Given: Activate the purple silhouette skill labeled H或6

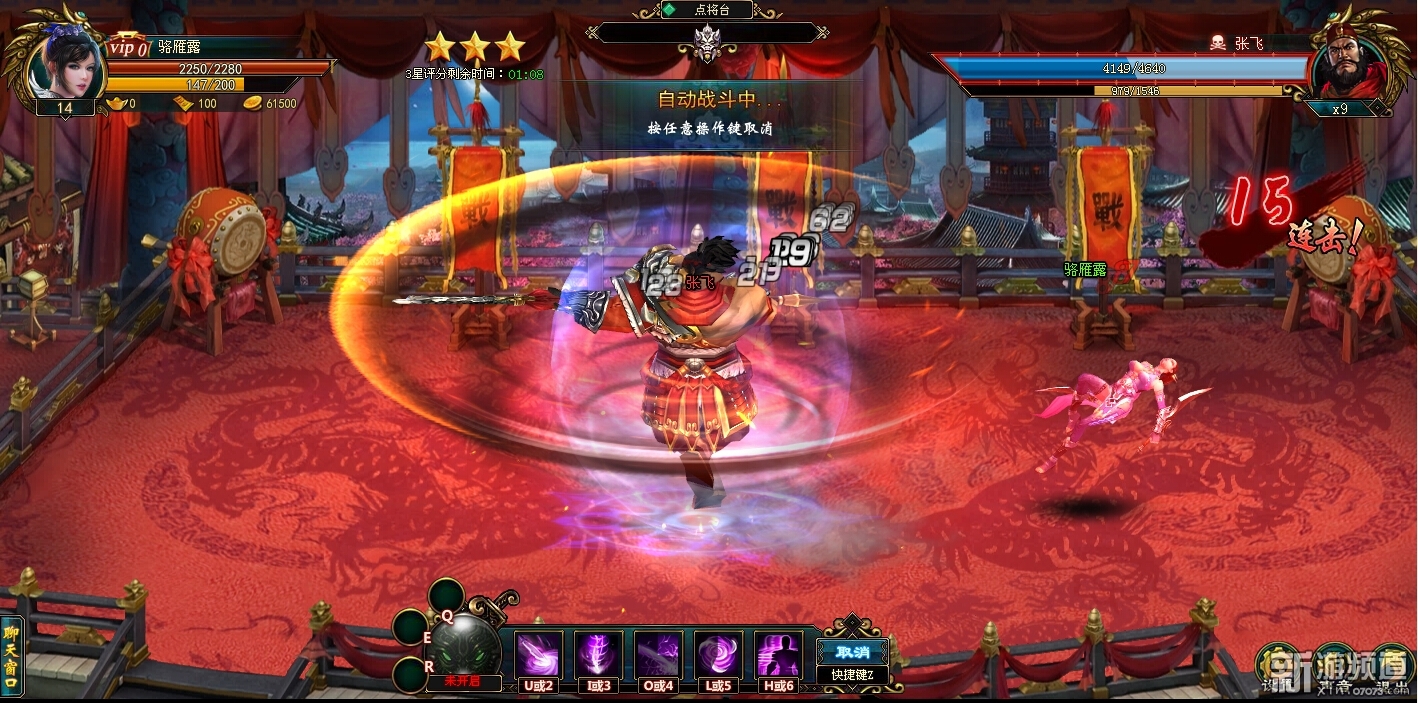Looking at the screenshot, I should [x=778, y=656].
